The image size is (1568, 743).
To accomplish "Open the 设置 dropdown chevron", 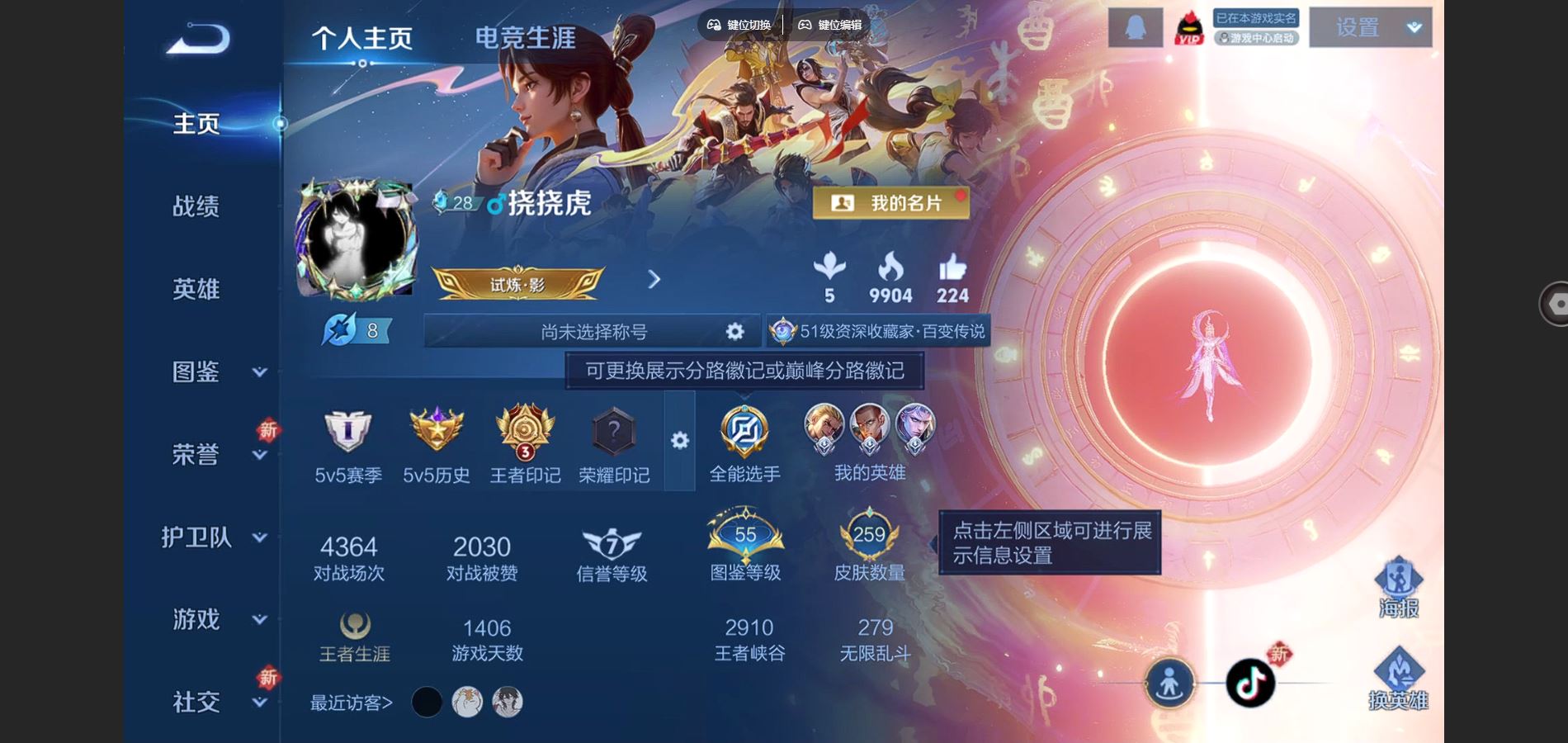I will pyautogui.click(x=1413, y=27).
